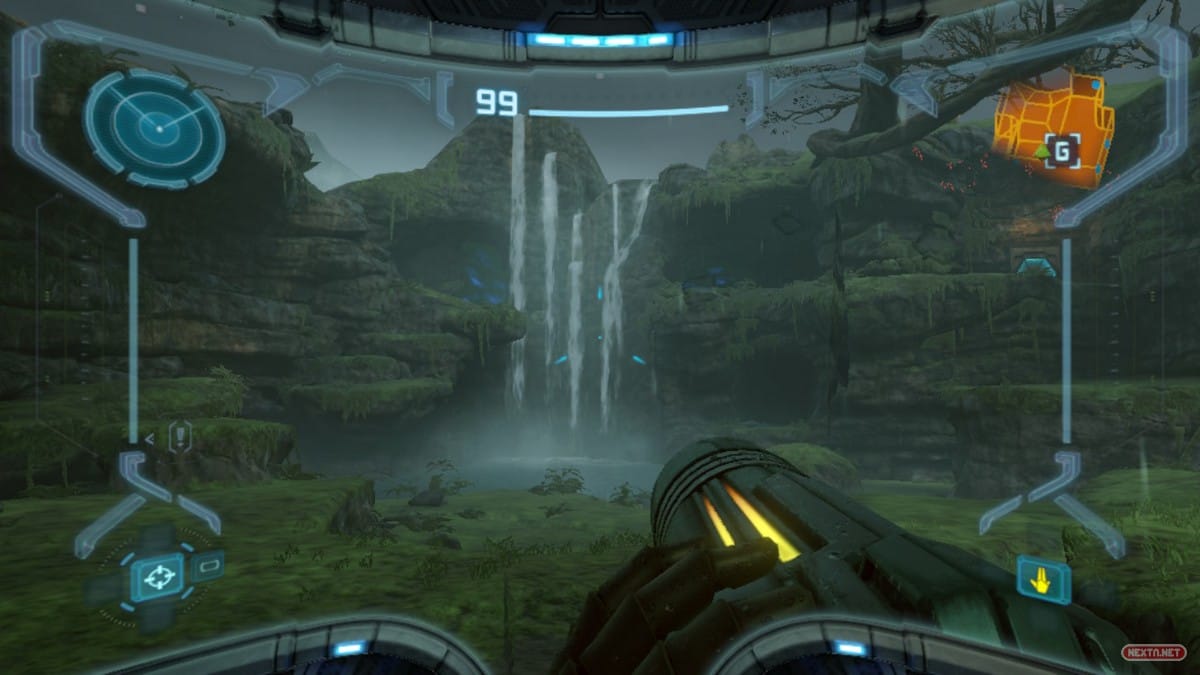Click the green player arrow on minimap
1200x675 pixels.
(x=1041, y=152)
